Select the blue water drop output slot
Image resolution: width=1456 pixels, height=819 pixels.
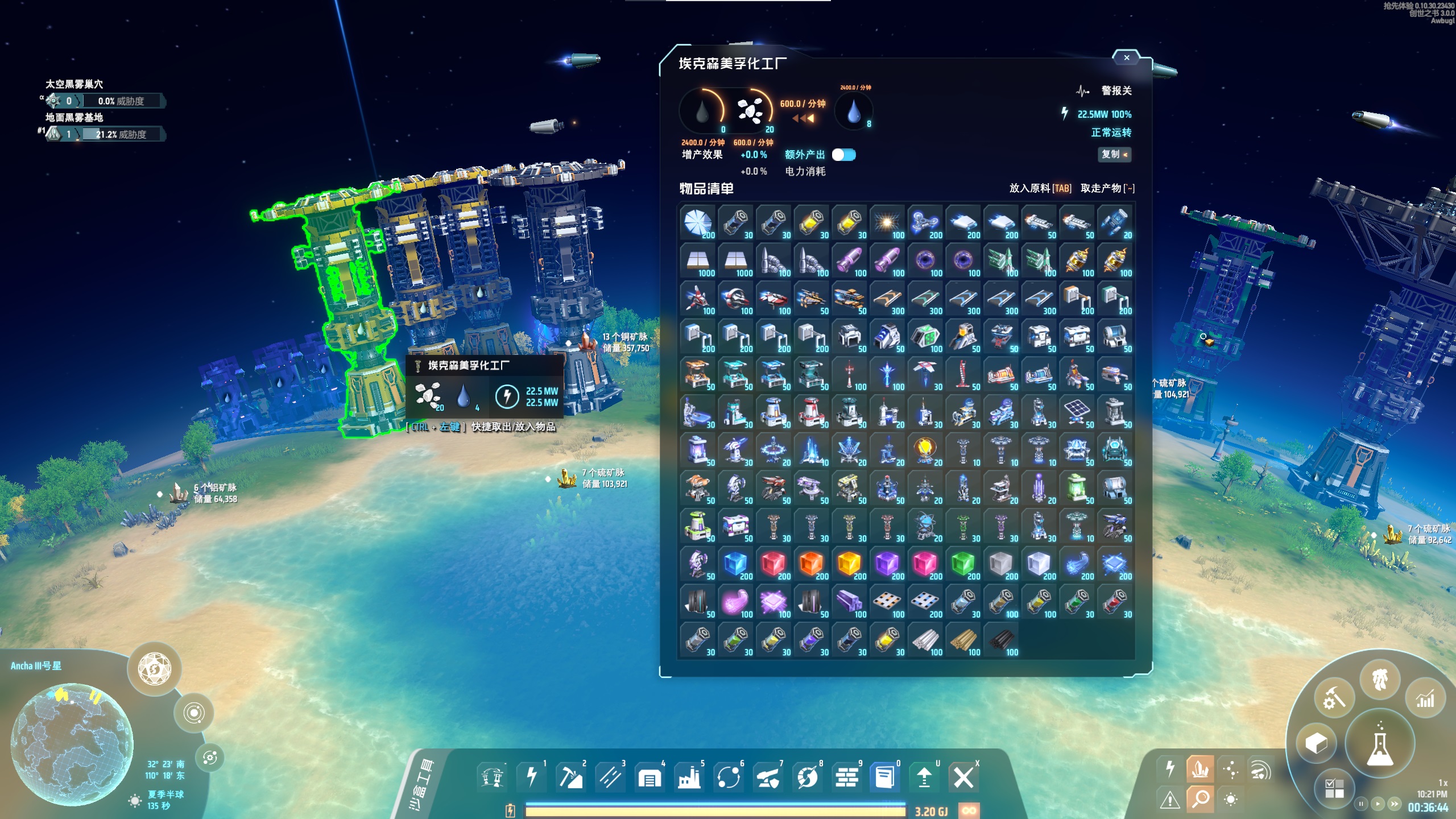(853, 111)
